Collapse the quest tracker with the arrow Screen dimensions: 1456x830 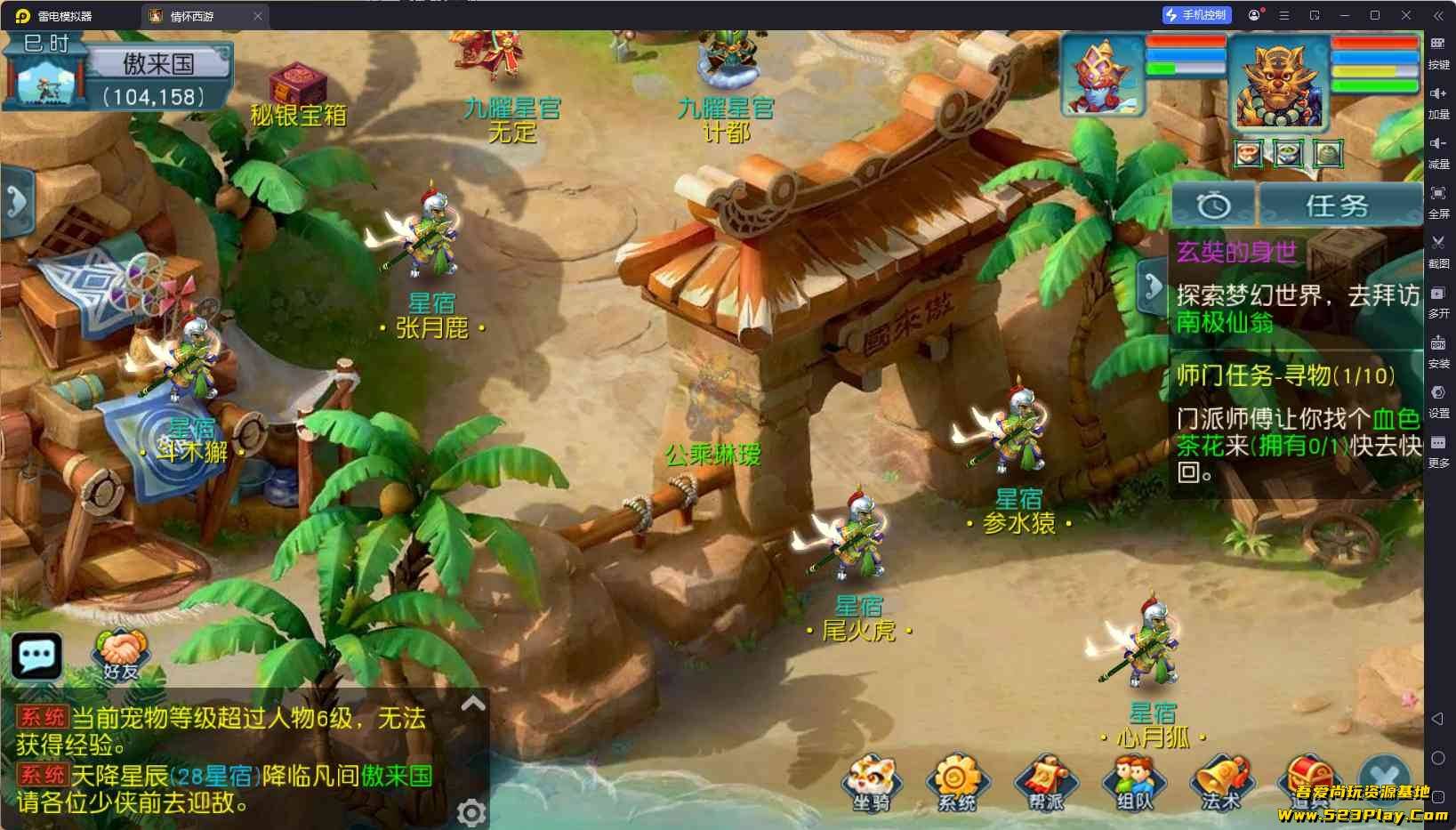1153,286
